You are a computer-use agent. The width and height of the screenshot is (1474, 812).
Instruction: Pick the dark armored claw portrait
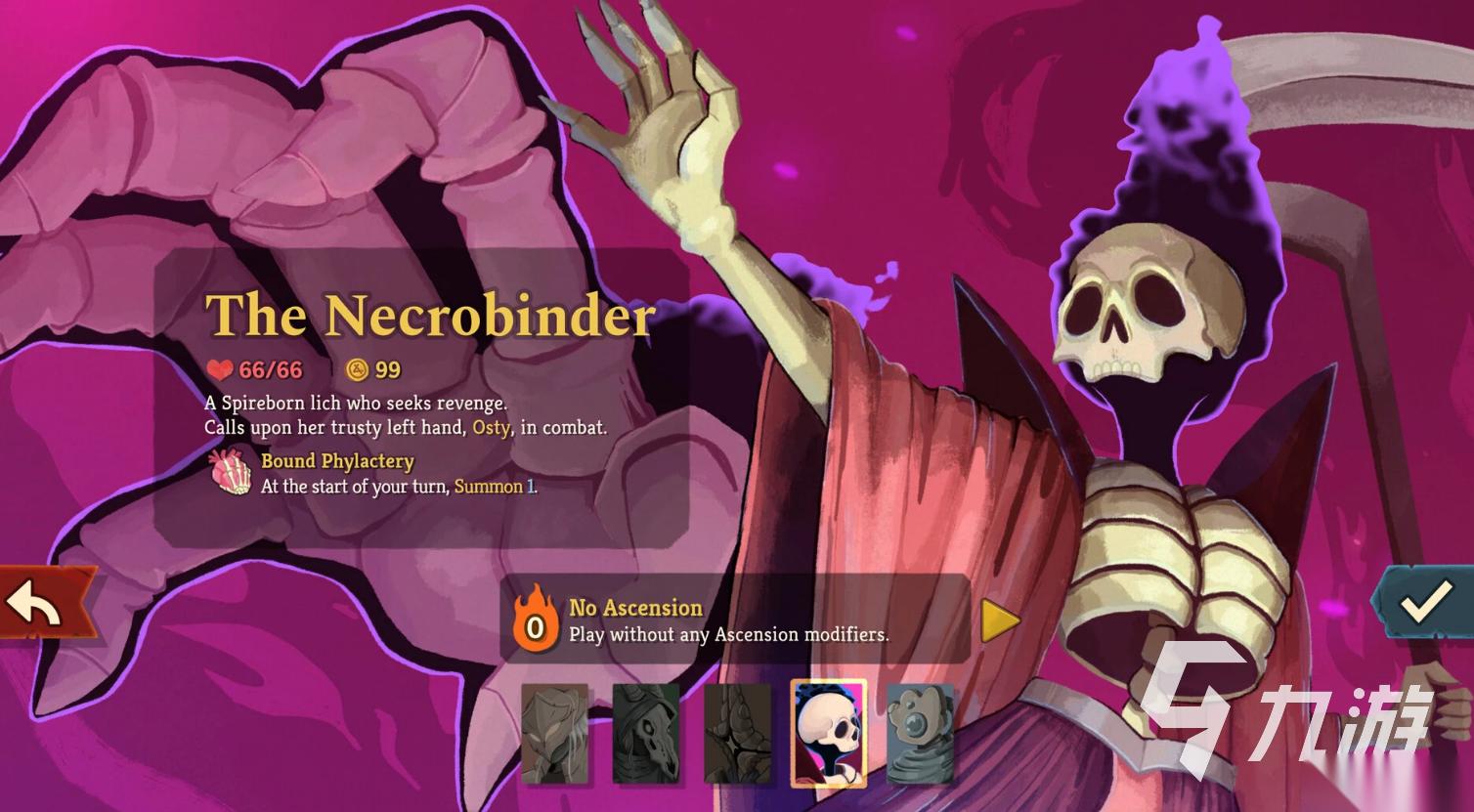[738, 733]
